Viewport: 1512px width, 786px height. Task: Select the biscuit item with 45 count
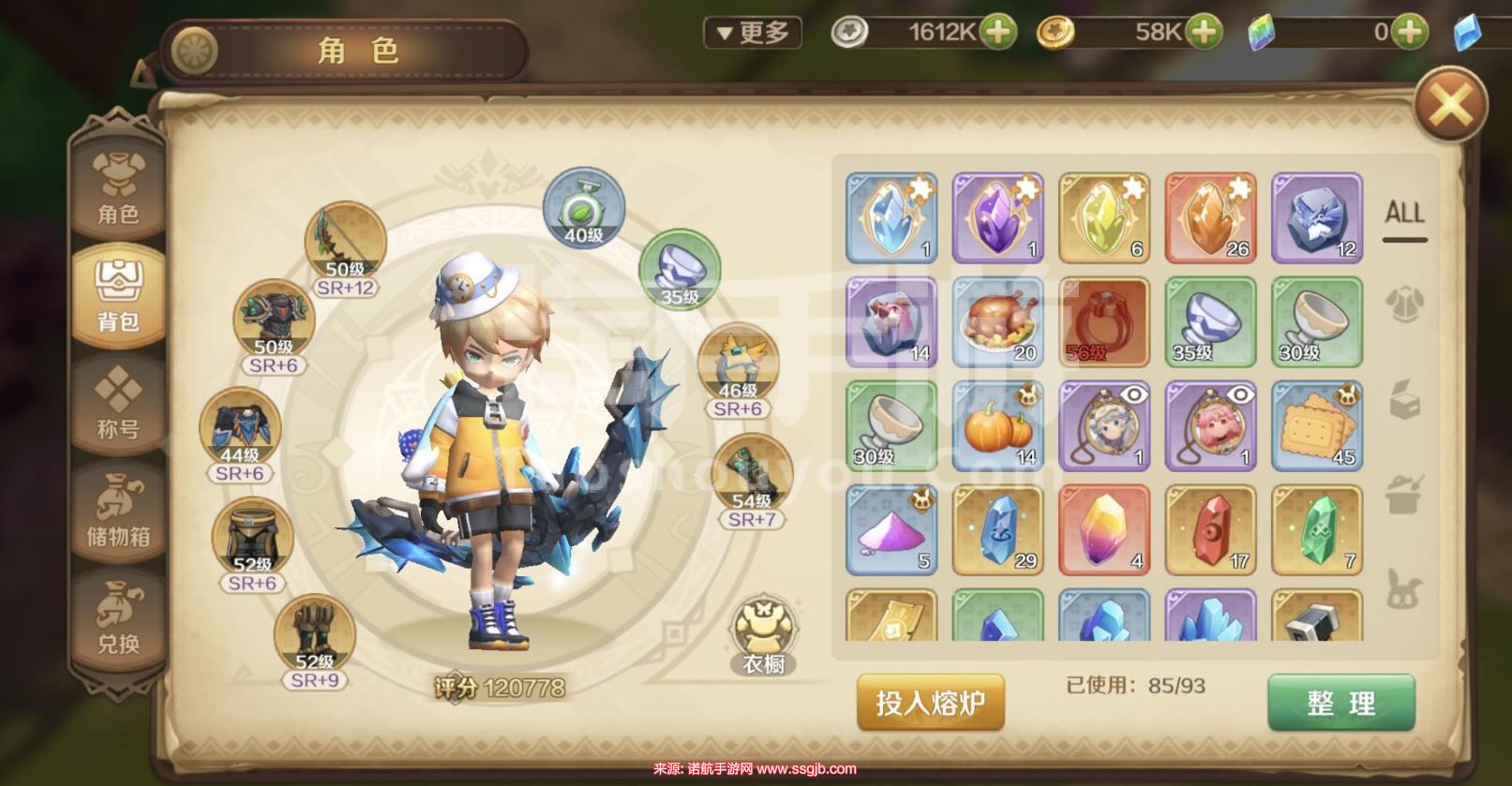pos(1316,426)
